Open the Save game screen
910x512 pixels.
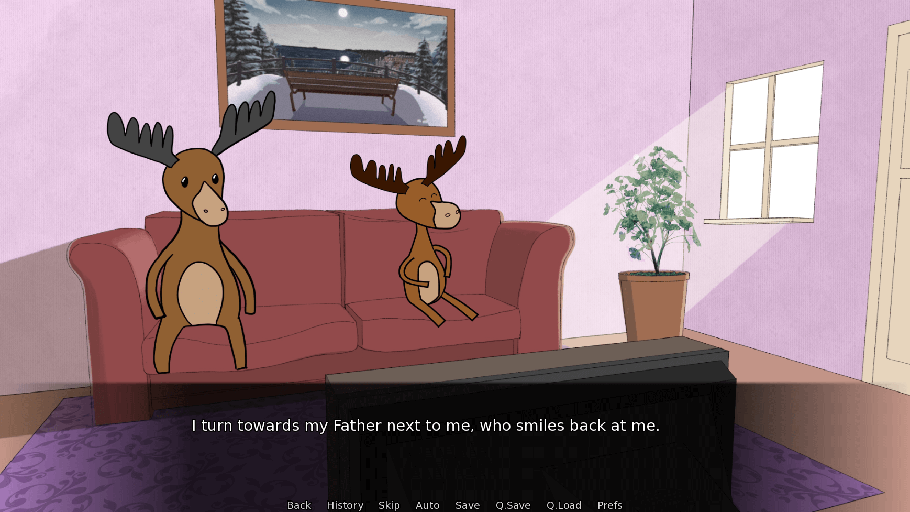click(x=467, y=505)
